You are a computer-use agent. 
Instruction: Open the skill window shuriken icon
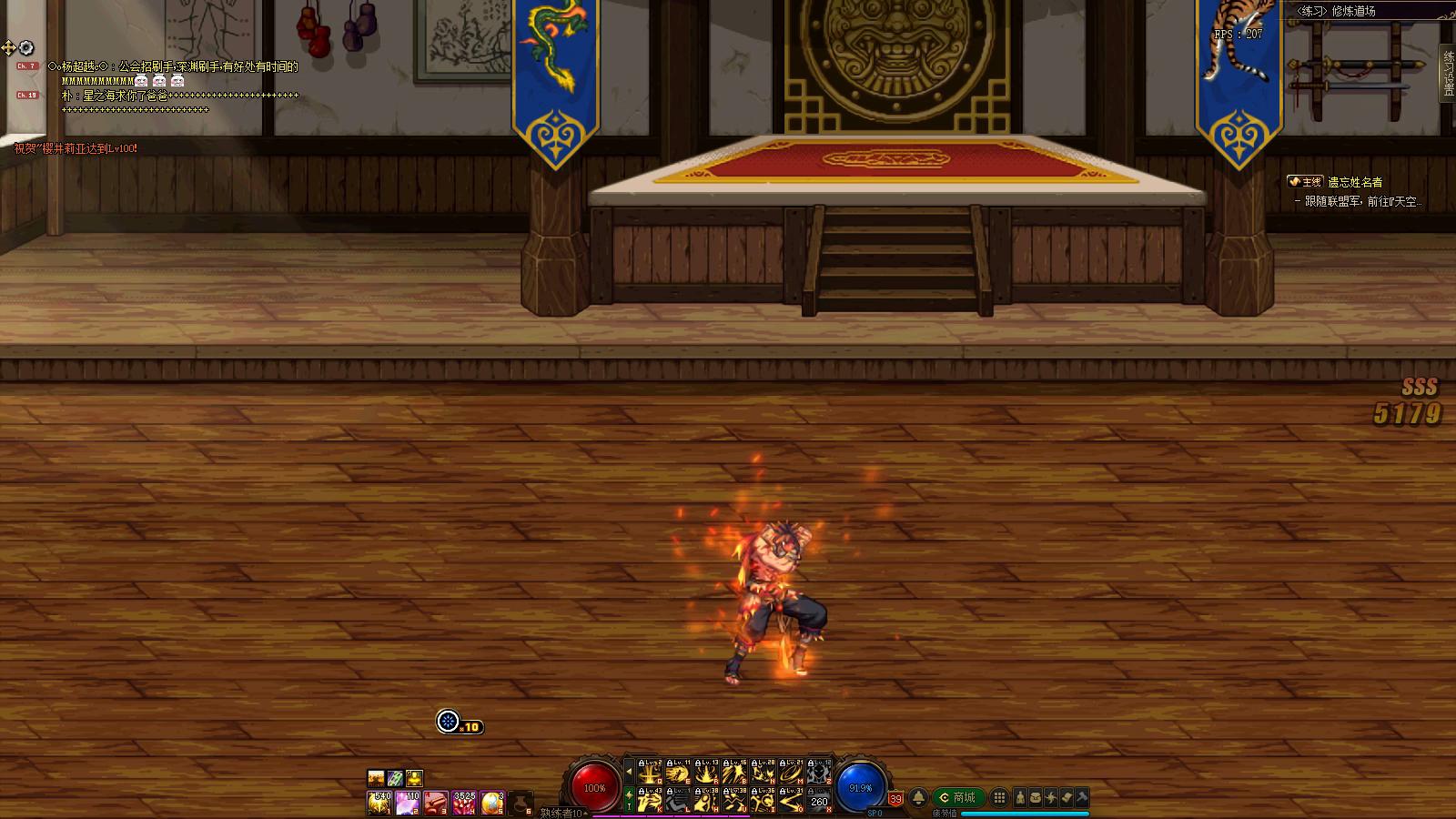point(1051,798)
